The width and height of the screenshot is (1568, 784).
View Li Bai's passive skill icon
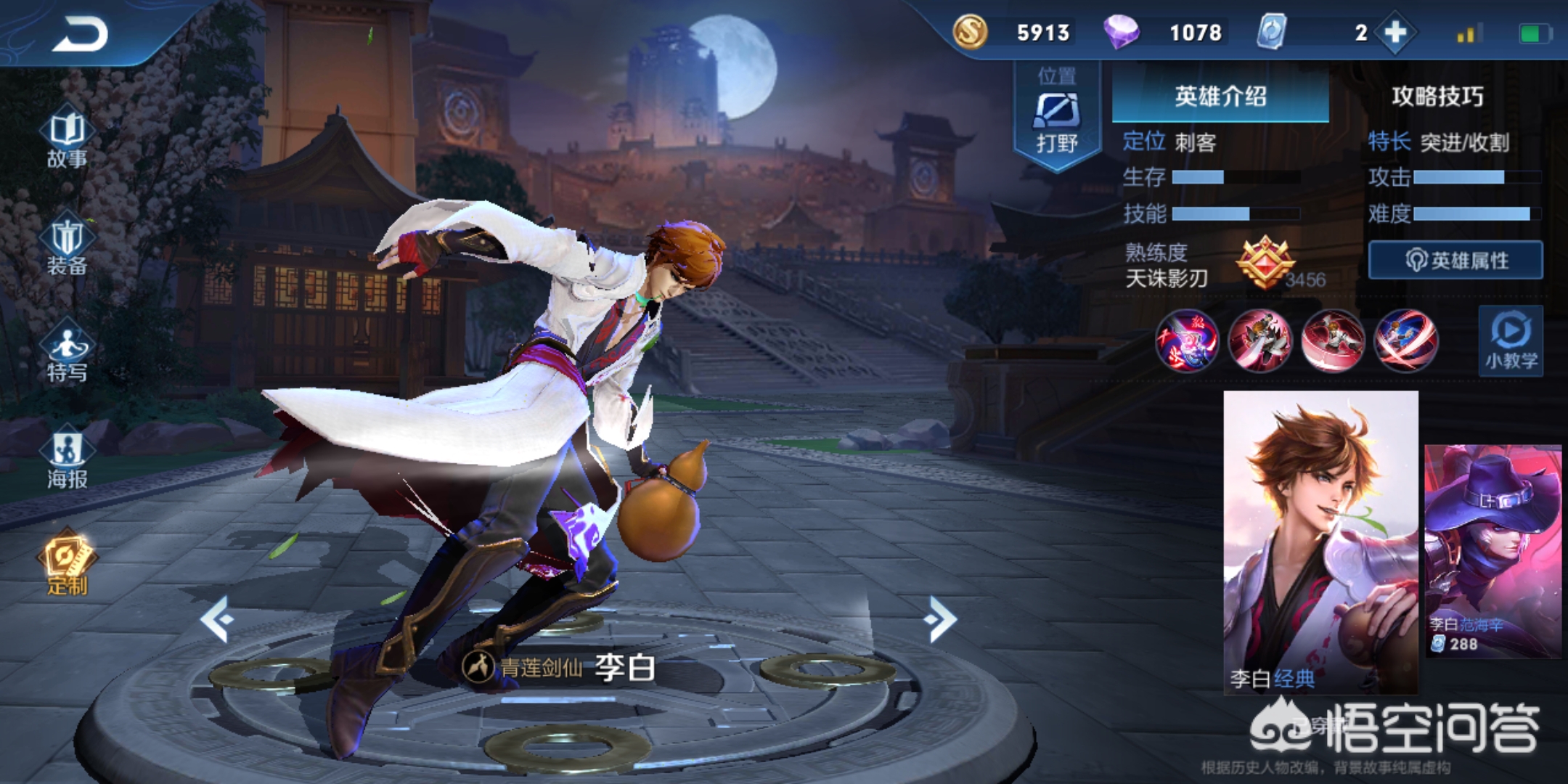tap(1187, 340)
